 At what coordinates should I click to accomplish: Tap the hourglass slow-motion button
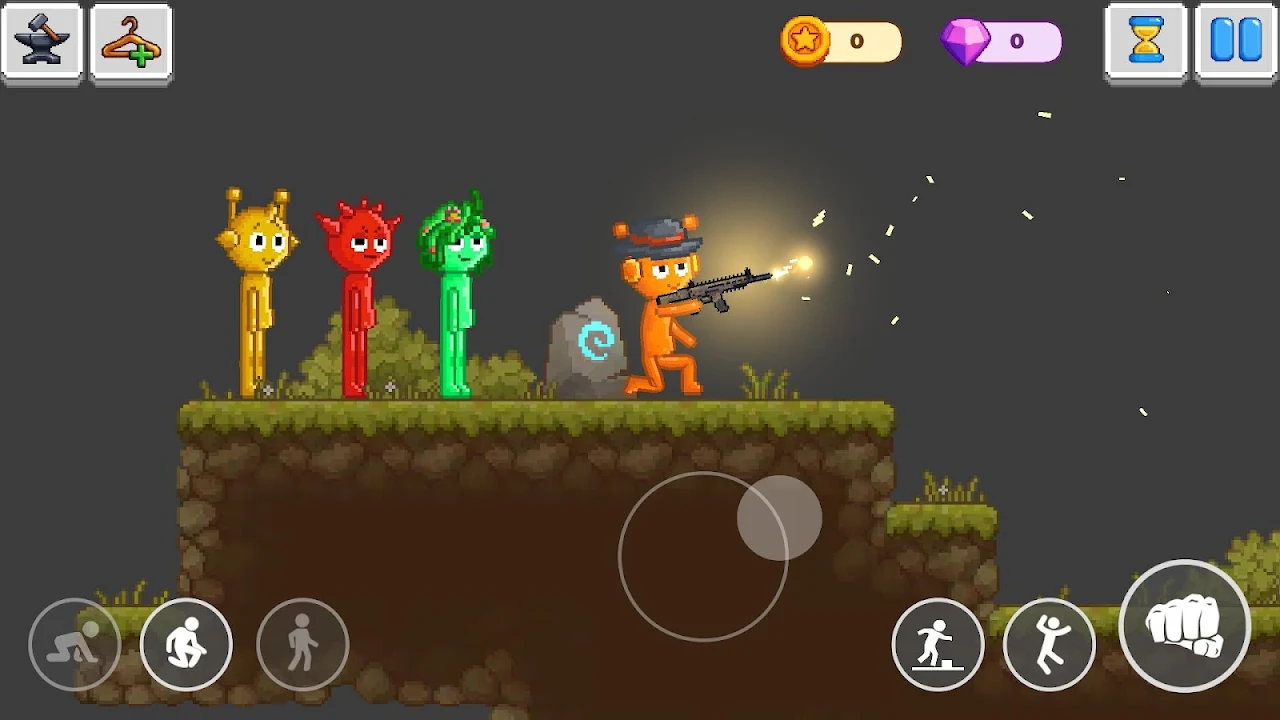pyautogui.click(x=1146, y=42)
